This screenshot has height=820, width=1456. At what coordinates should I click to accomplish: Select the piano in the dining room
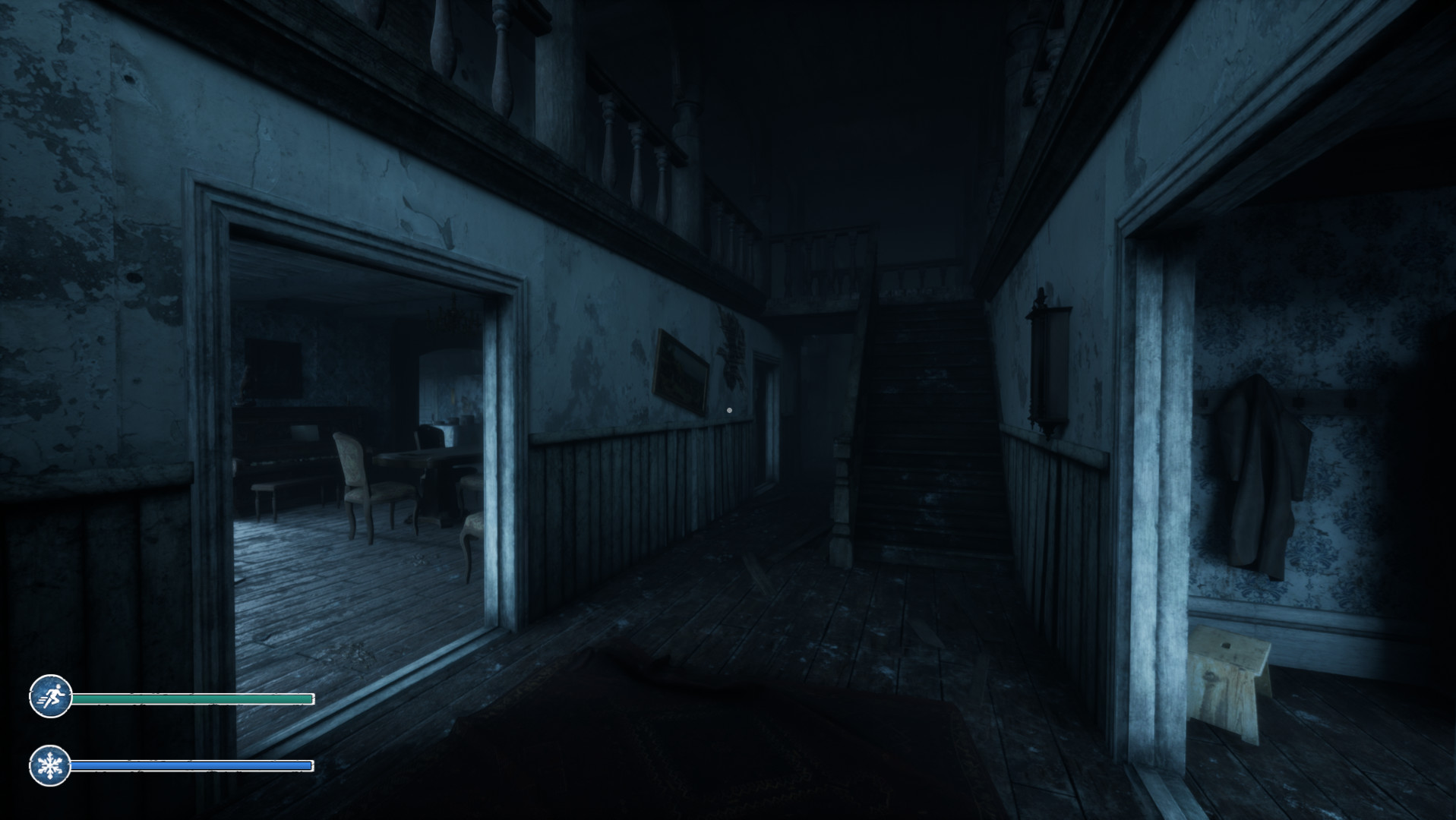tap(296, 448)
